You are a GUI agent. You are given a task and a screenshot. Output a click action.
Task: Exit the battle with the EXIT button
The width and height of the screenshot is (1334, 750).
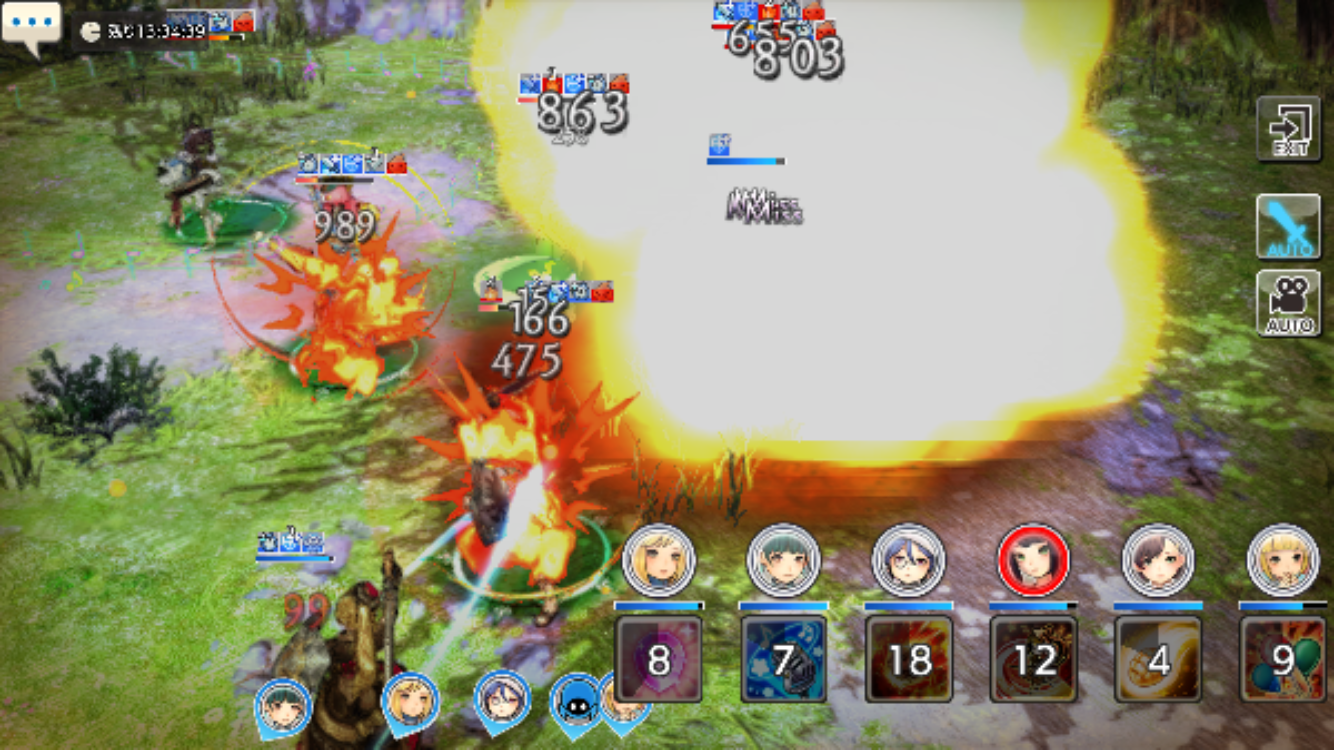1288,128
